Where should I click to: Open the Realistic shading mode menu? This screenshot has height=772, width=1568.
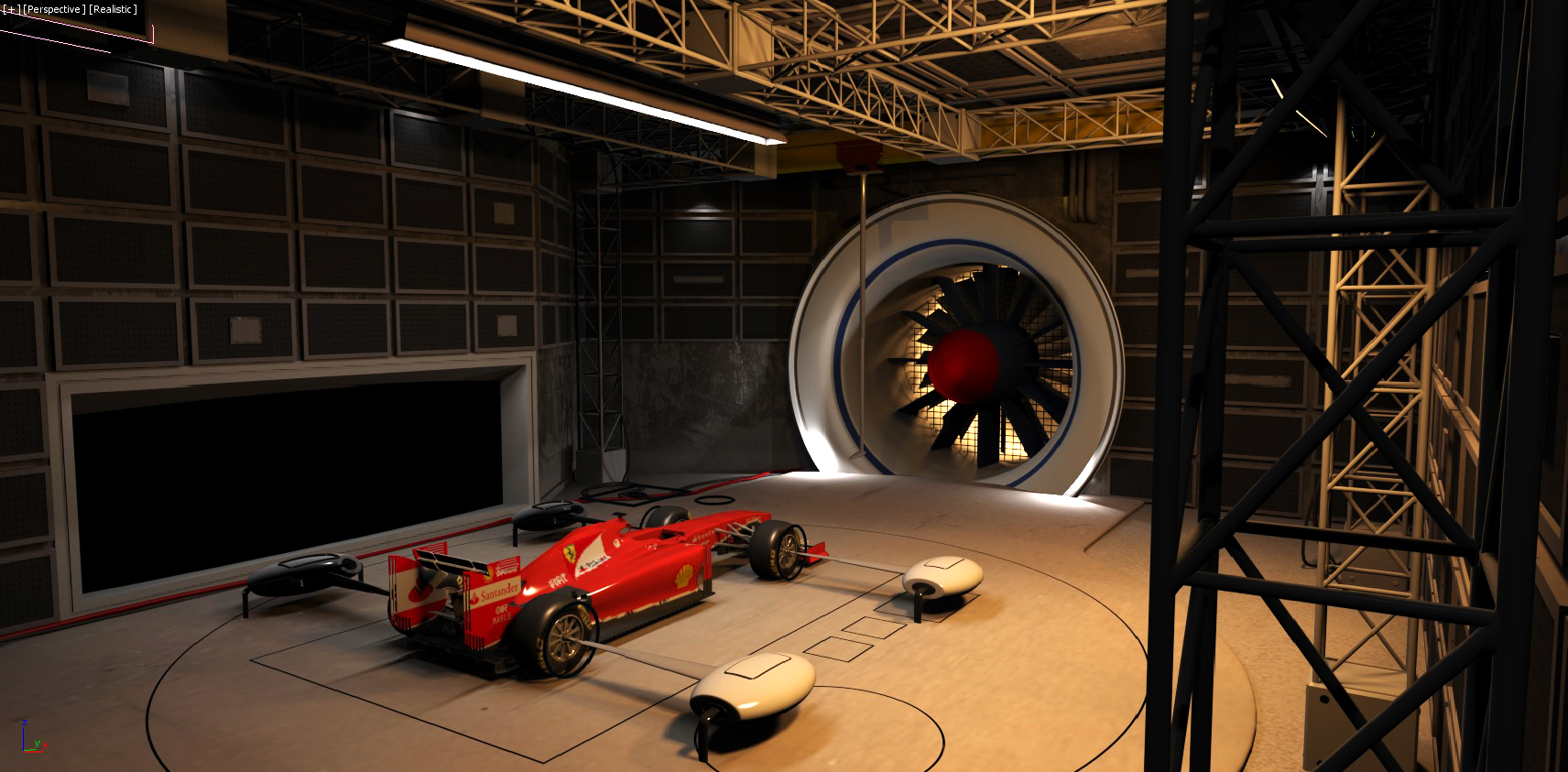[113, 9]
